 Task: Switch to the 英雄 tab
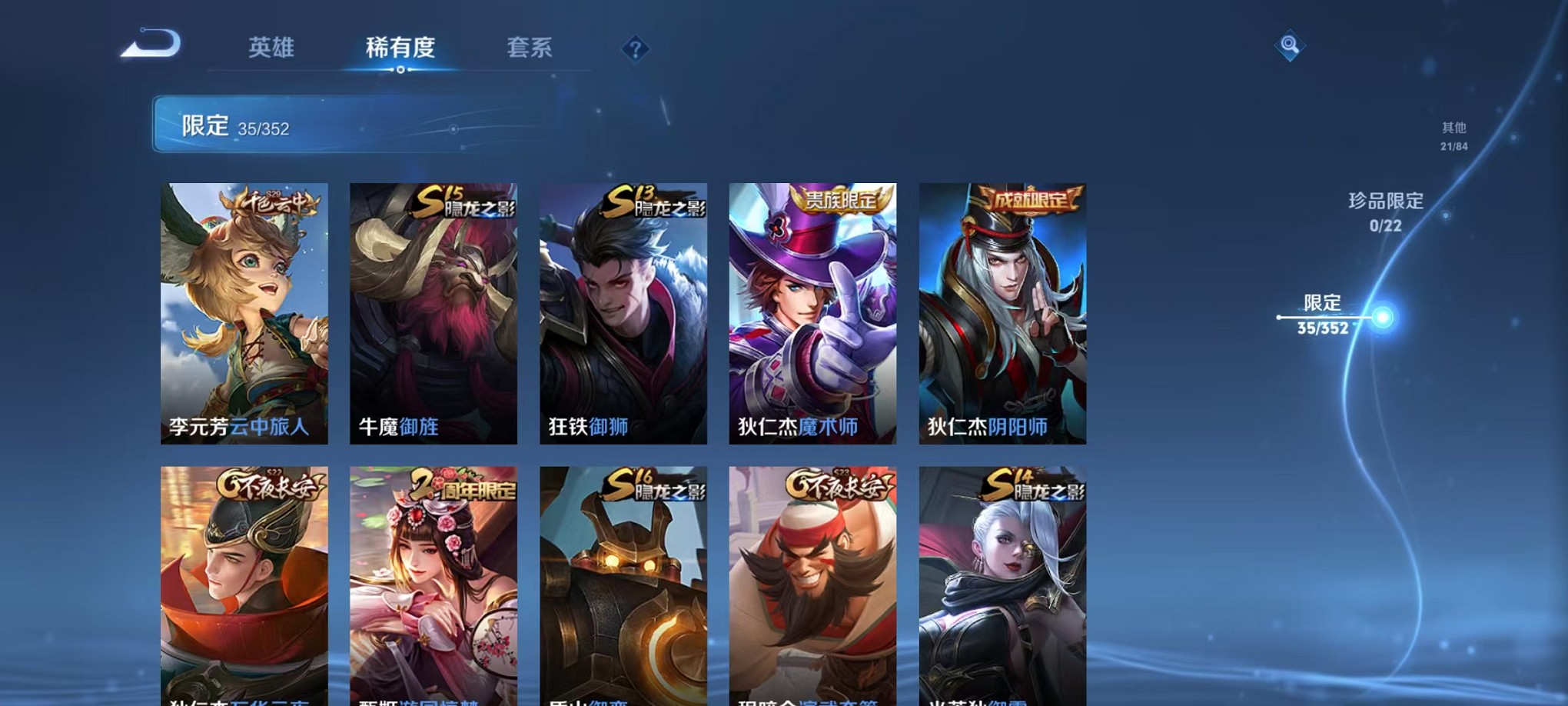pyautogui.click(x=271, y=48)
